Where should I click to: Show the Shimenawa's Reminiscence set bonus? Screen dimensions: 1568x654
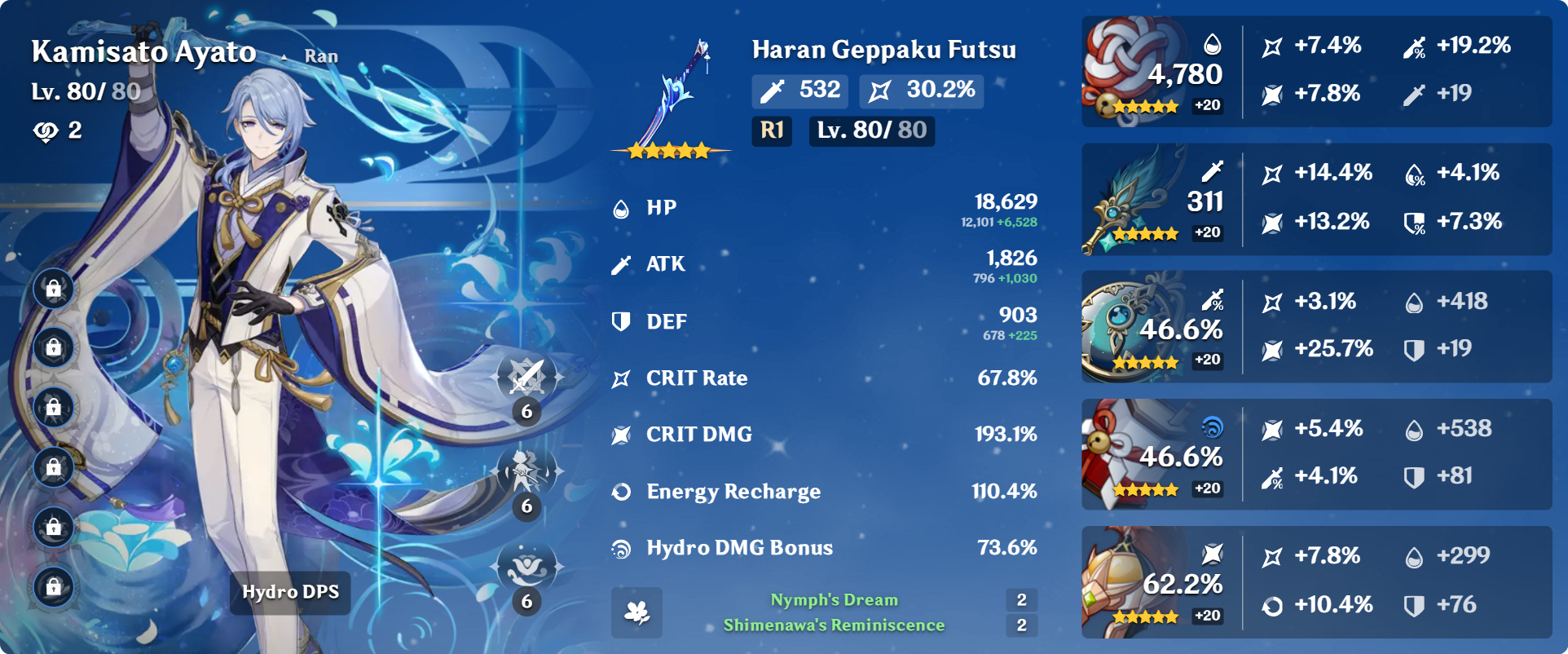tap(834, 625)
